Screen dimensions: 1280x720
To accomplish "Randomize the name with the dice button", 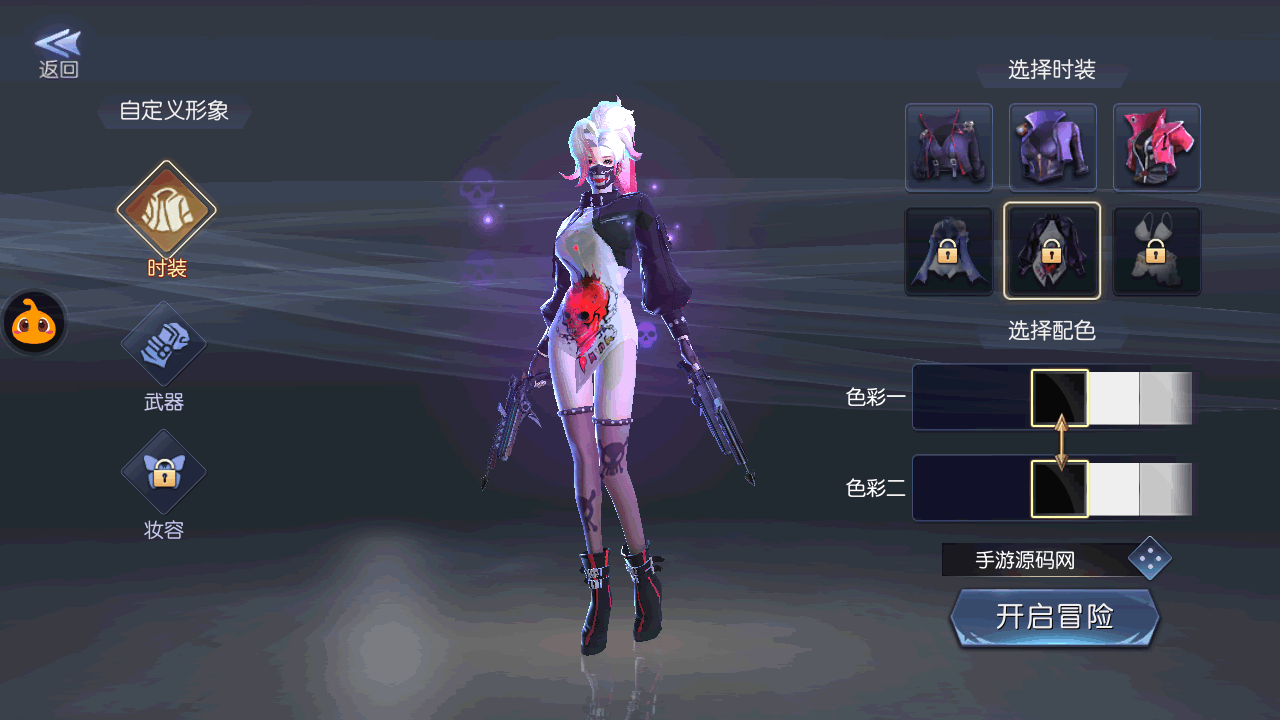I will tap(1149, 559).
